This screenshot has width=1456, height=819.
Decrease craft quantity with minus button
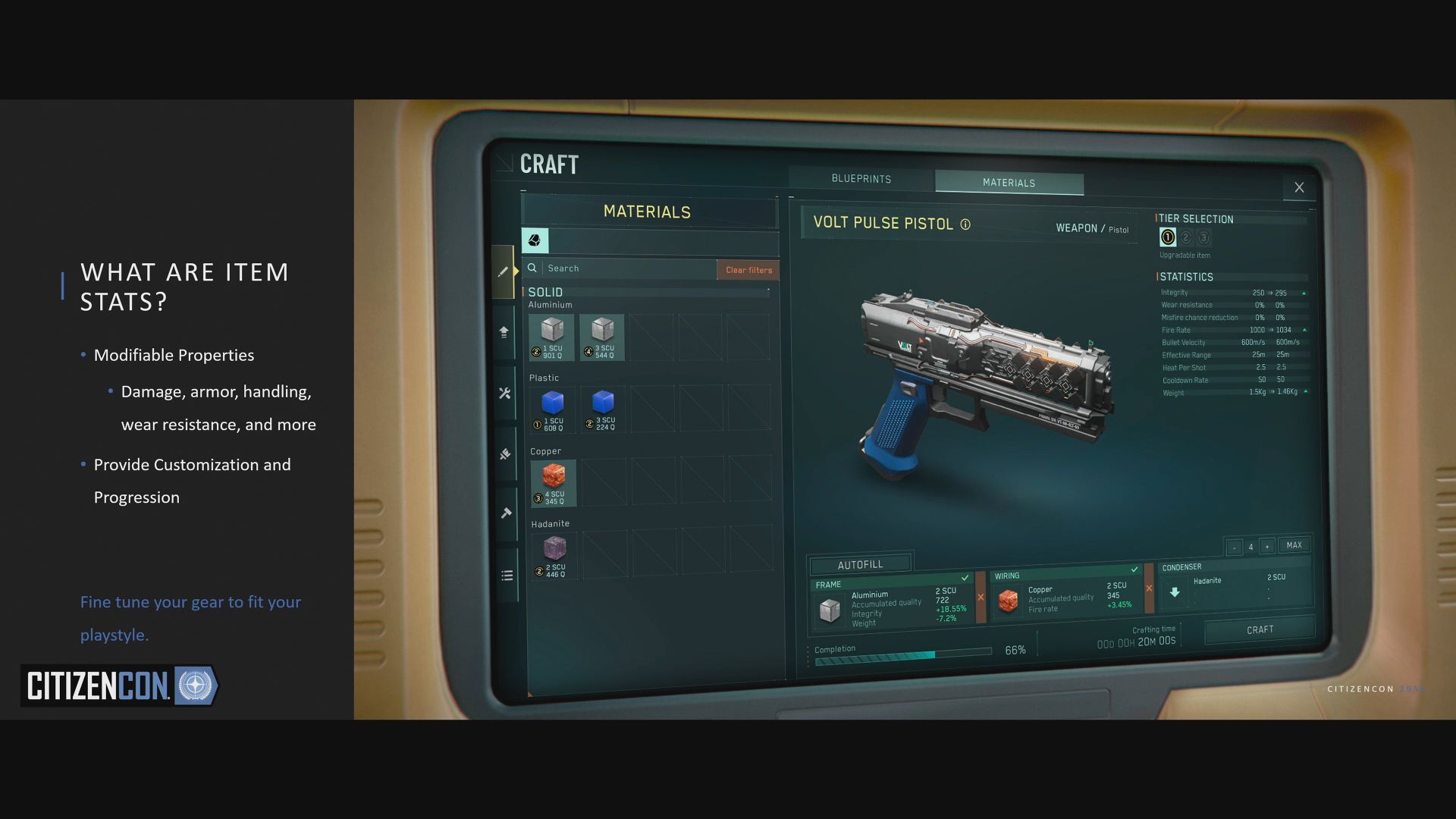(1235, 548)
